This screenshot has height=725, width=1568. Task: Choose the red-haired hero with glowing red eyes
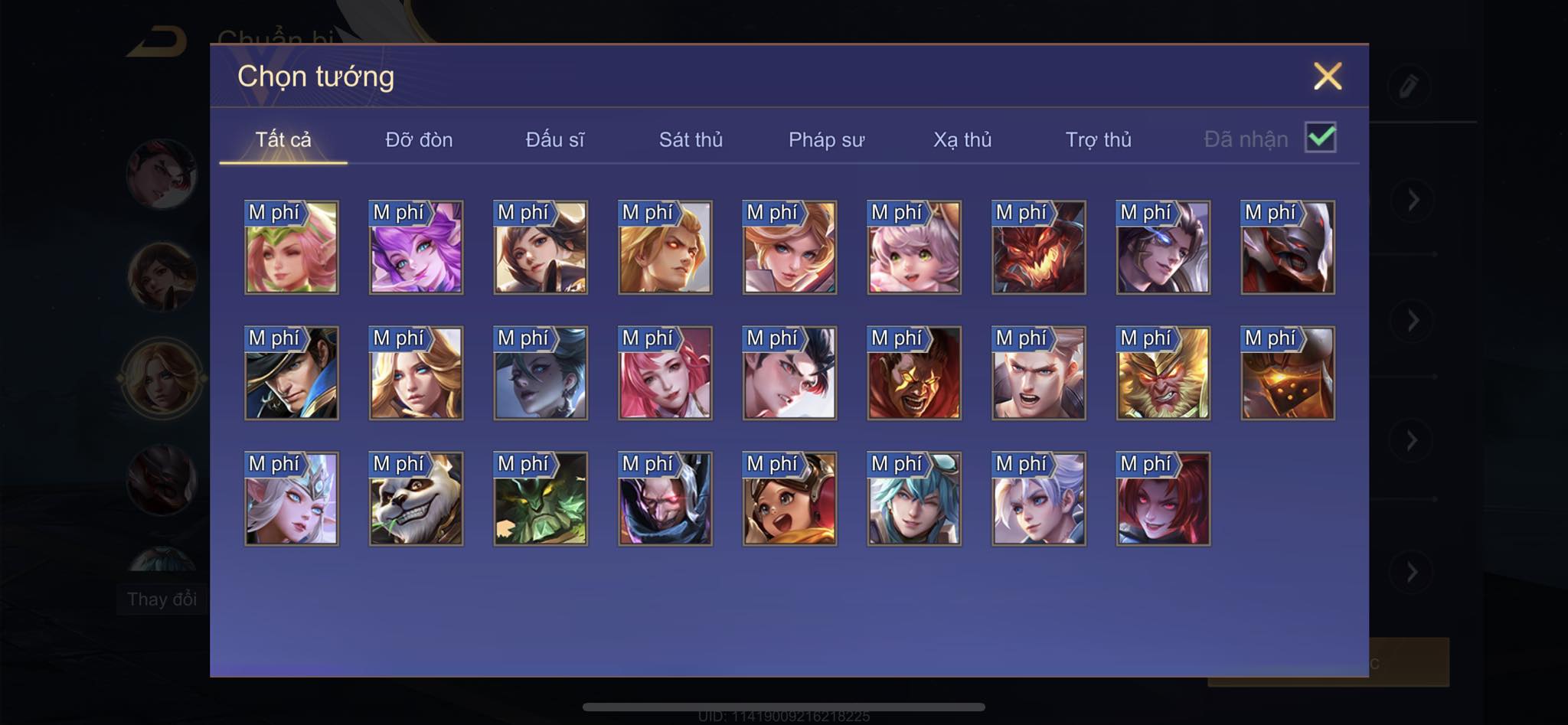pos(1163,499)
